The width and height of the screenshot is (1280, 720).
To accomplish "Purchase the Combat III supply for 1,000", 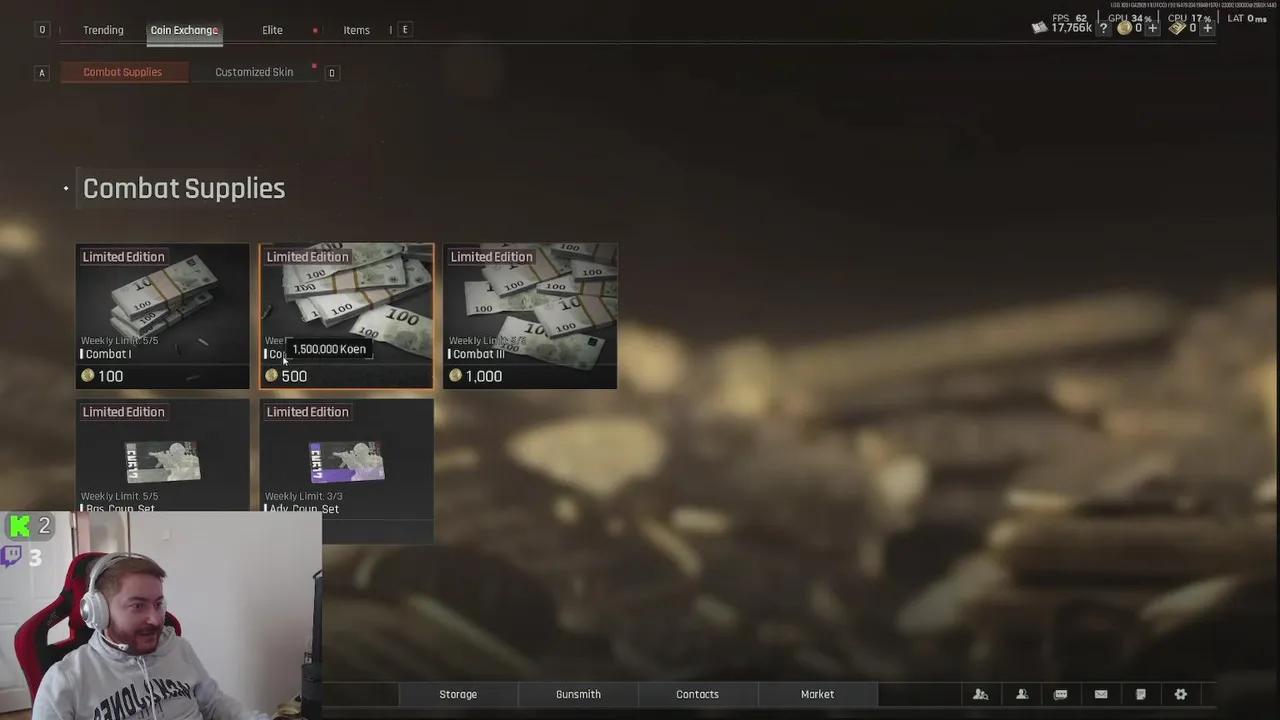I will (x=530, y=315).
